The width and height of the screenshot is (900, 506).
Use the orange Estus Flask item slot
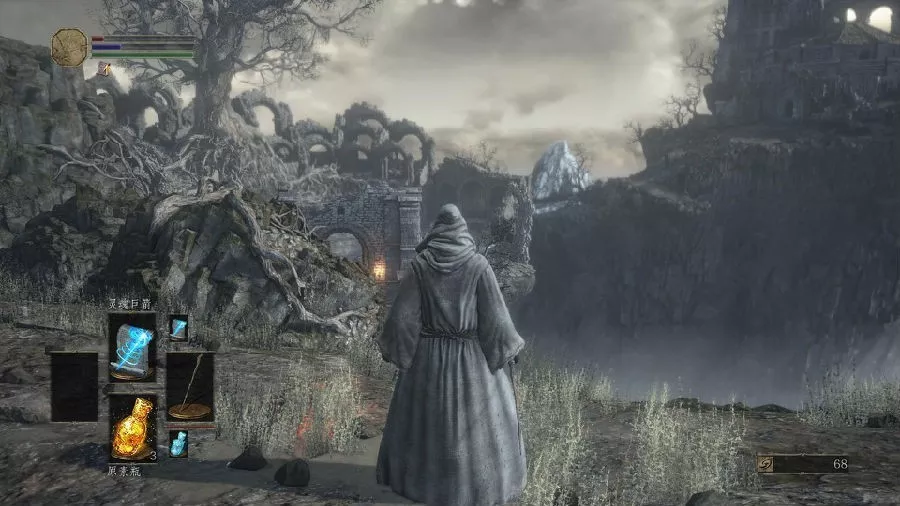coord(132,425)
